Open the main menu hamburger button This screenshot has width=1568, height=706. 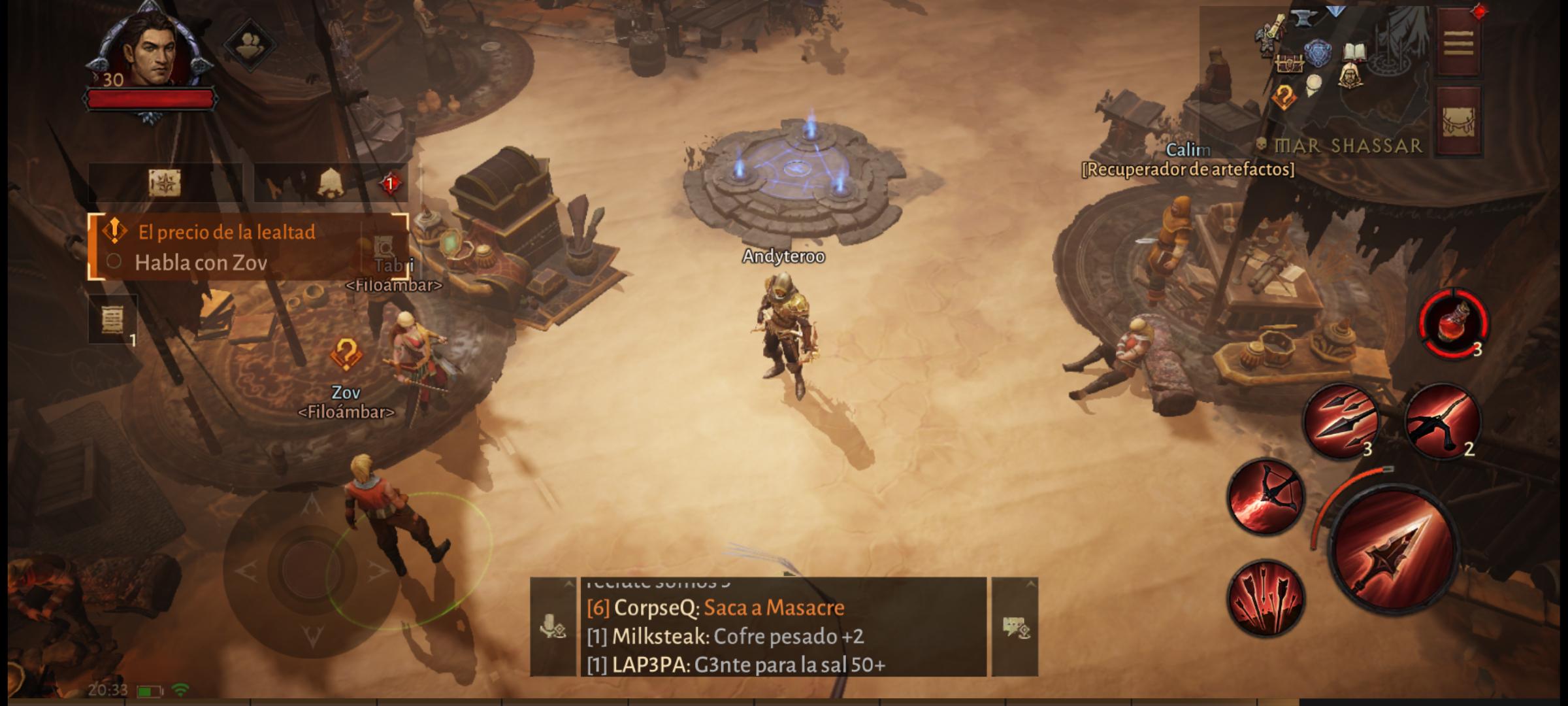coord(1458,43)
